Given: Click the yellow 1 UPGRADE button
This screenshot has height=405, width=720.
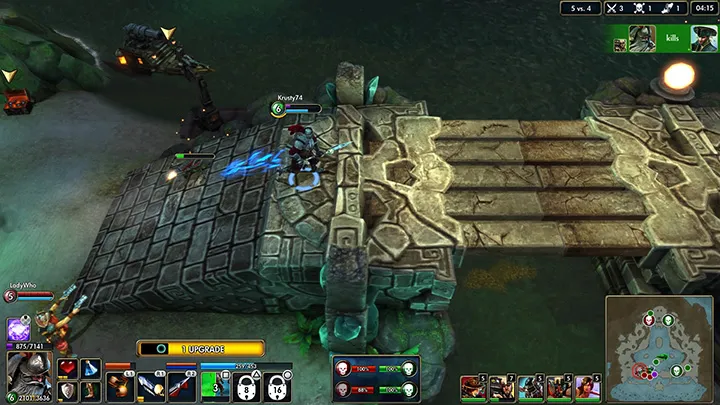Looking at the screenshot, I should tap(201, 348).
